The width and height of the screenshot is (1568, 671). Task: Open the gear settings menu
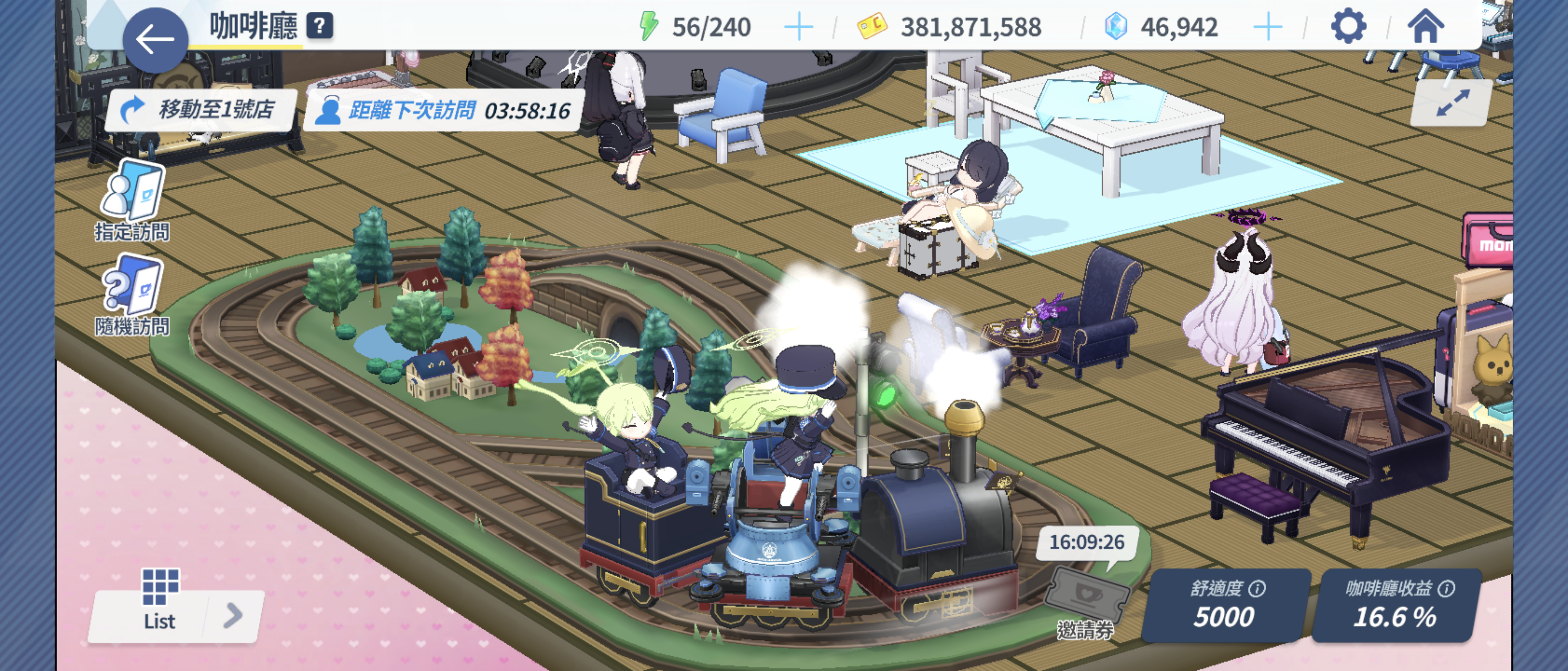[x=1348, y=26]
